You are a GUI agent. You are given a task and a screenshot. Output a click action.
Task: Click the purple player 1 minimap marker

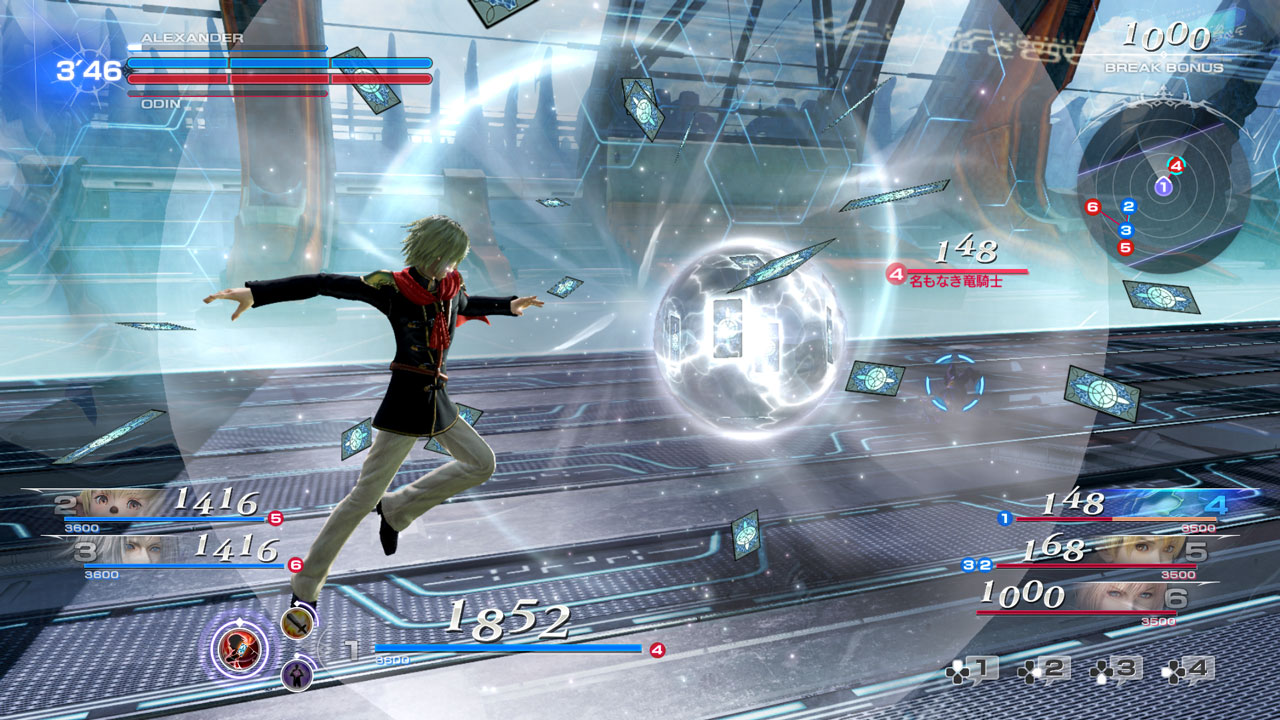(x=1163, y=186)
